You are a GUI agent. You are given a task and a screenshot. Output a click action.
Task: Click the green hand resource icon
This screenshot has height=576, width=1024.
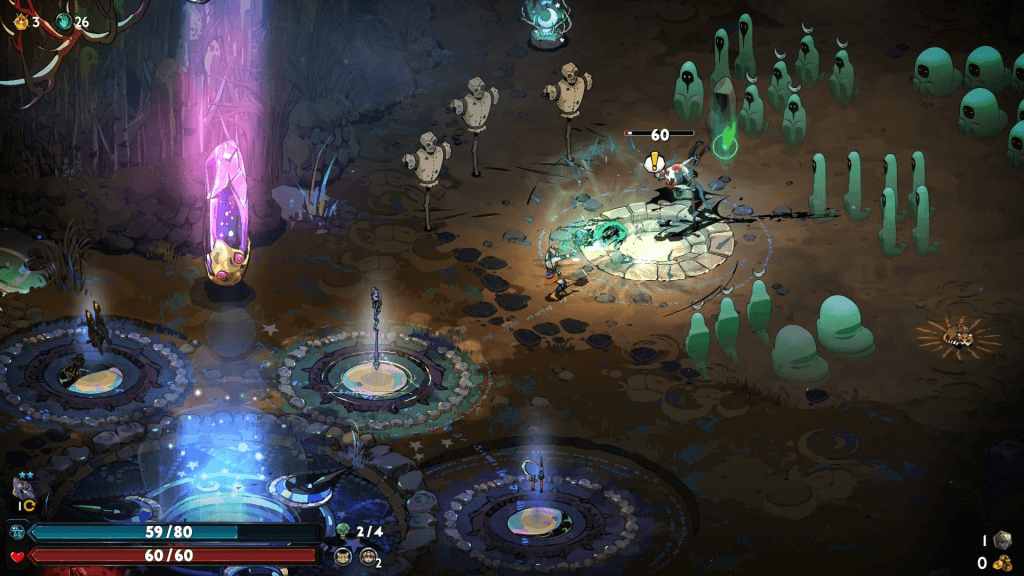coord(64,21)
